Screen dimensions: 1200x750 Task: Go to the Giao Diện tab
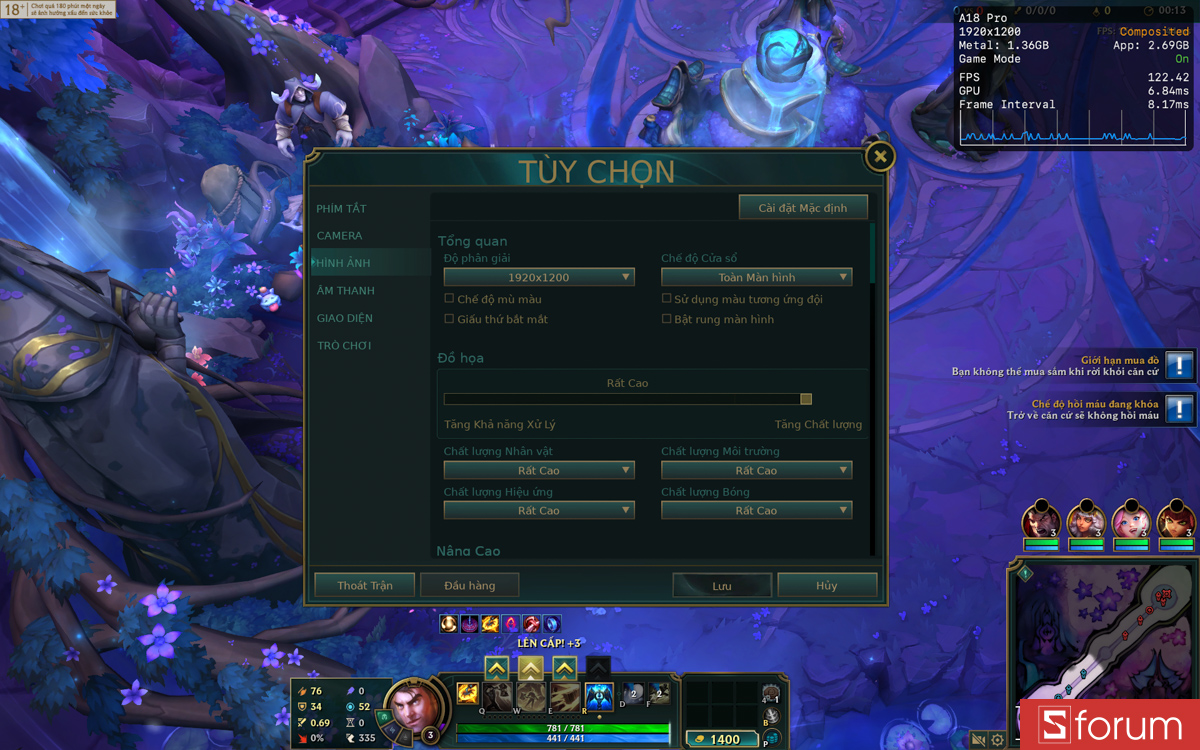(x=345, y=318)
